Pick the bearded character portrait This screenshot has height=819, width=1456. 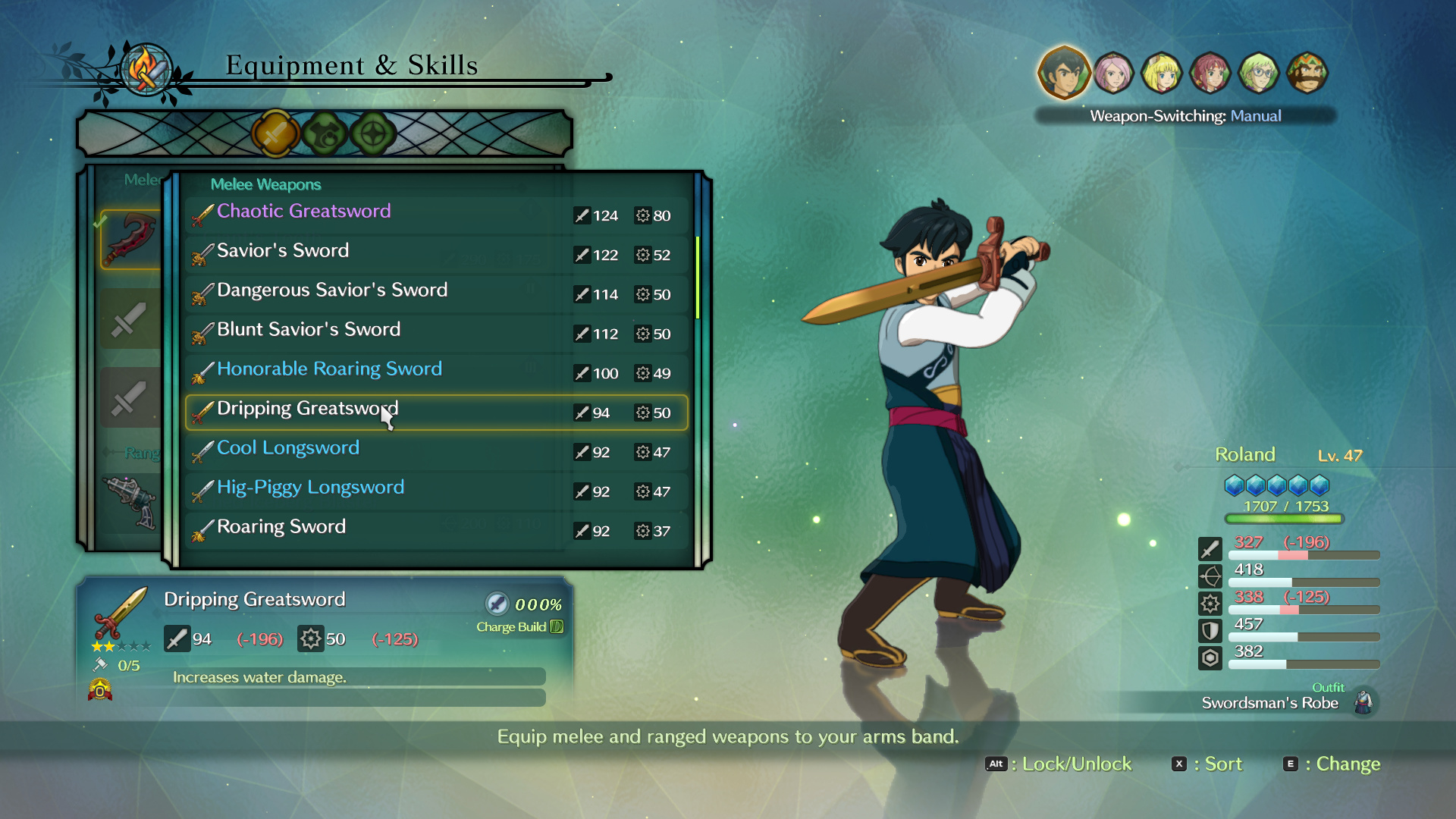coord(1307,74)
